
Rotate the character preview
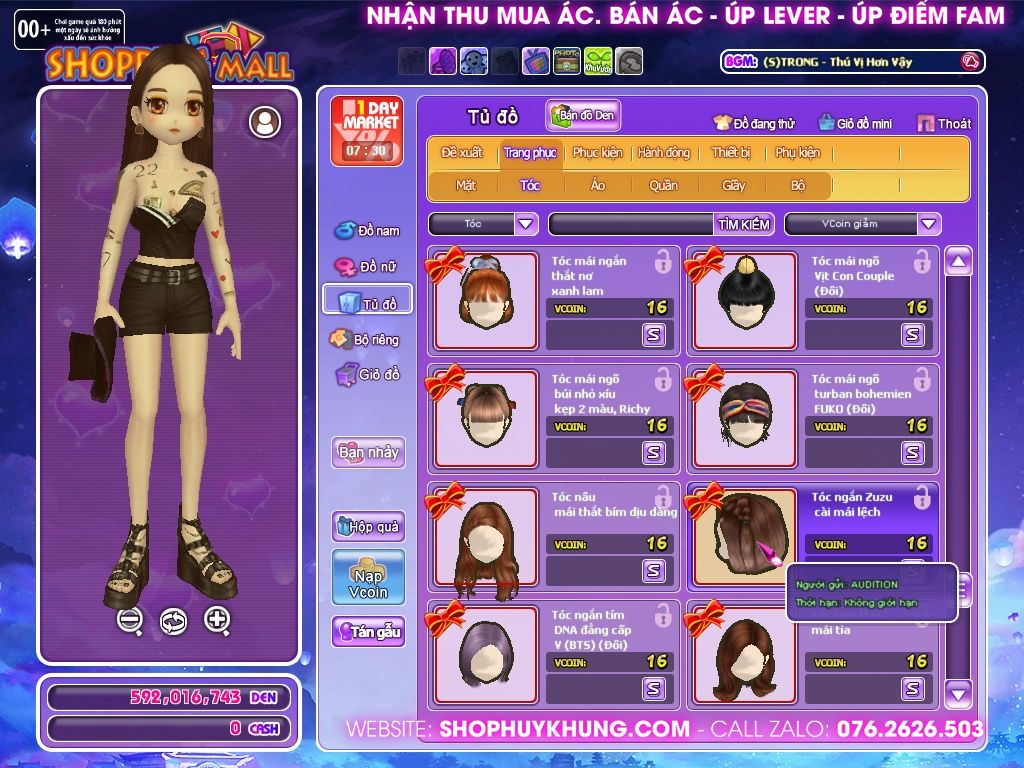[173, 621]
